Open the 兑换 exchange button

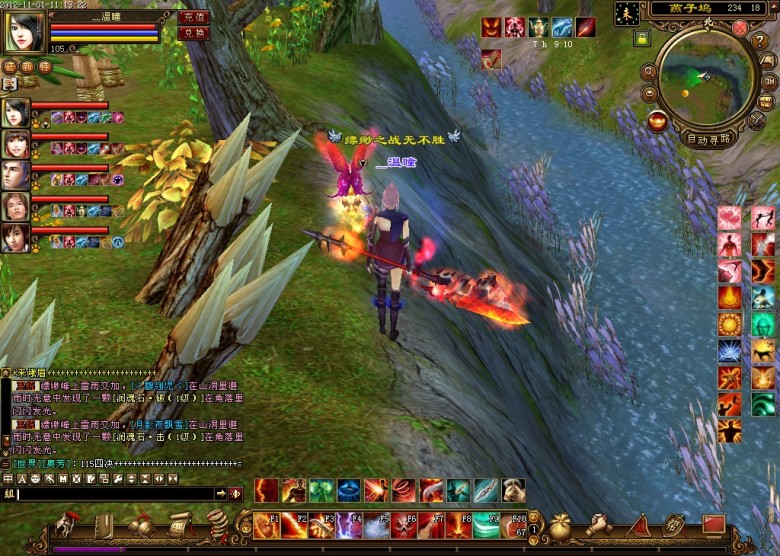click(x=193, y=33)
